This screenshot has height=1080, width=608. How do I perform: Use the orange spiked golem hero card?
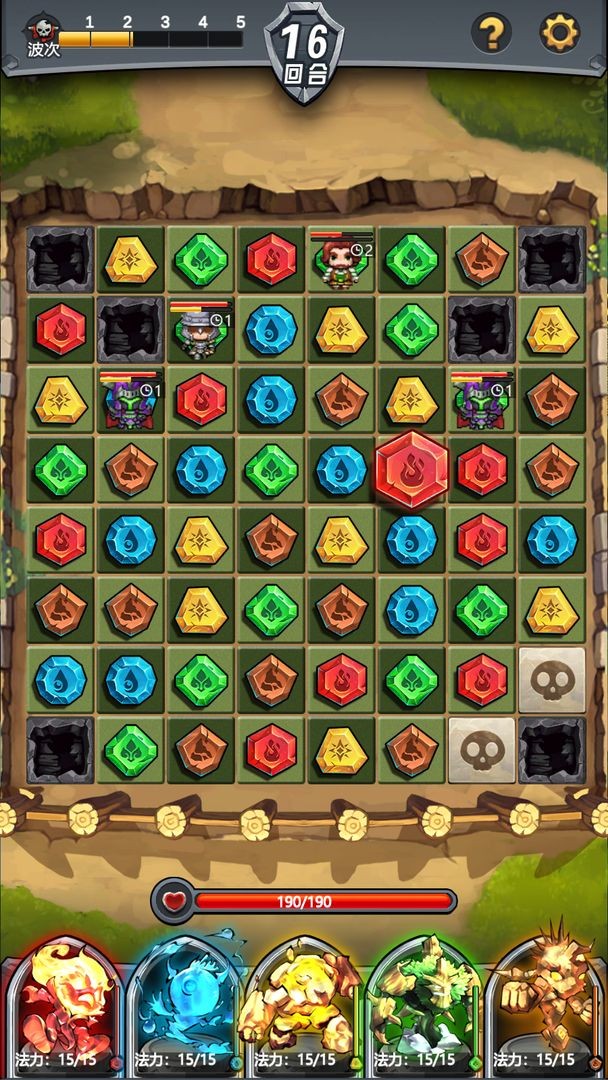(x=544, y=1005)
